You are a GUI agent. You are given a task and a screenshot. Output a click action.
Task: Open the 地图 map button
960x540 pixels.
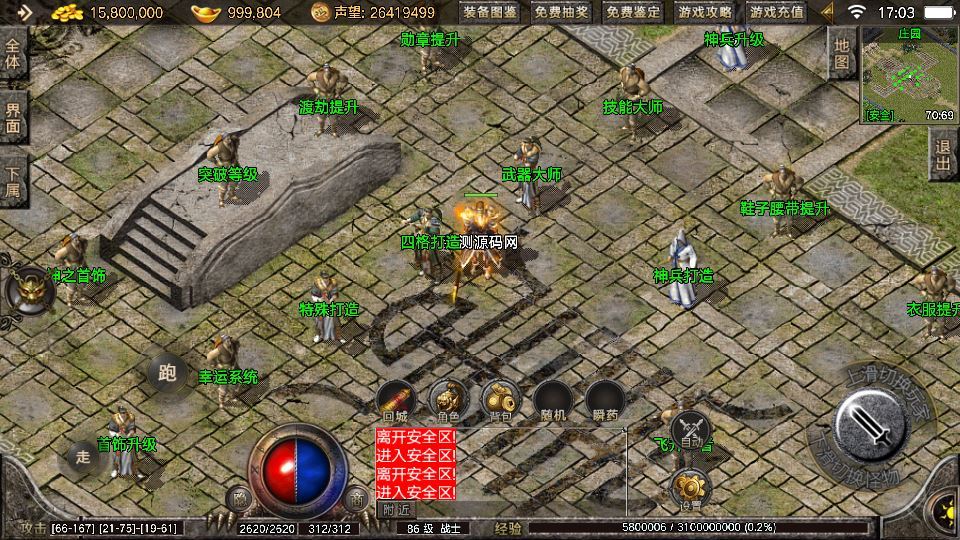tap(842, 53)
